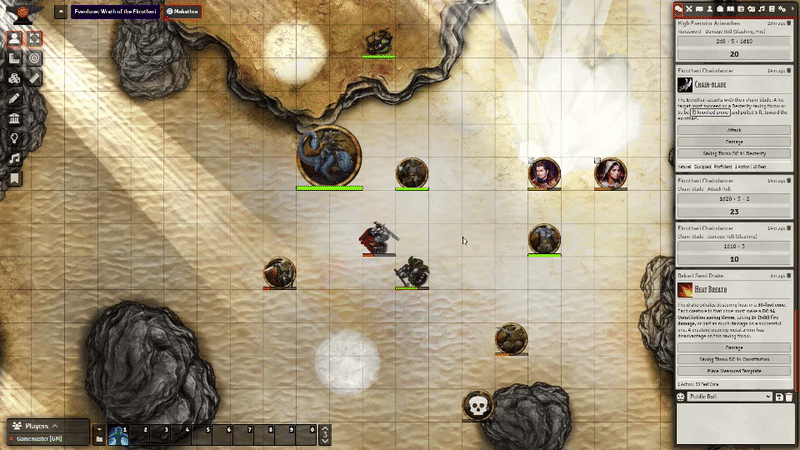This screenshot has height=450, width=800.
Task: Open the Lighting Controls lightbulb
Action: click(x=15, y=138)
